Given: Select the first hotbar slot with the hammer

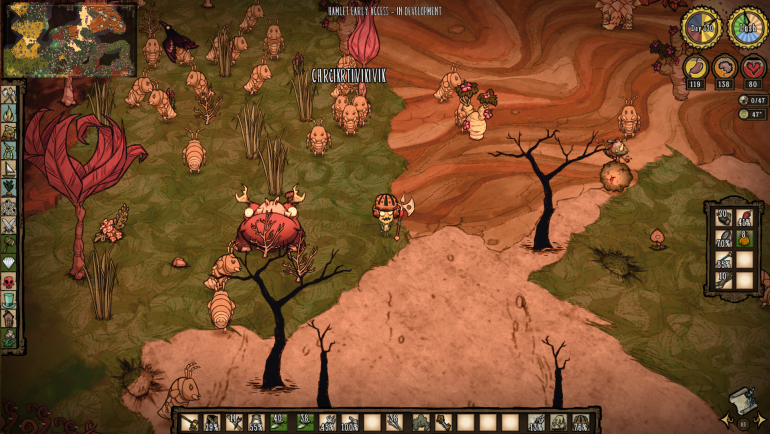Looking at the screenshot, I should [189, 423].
